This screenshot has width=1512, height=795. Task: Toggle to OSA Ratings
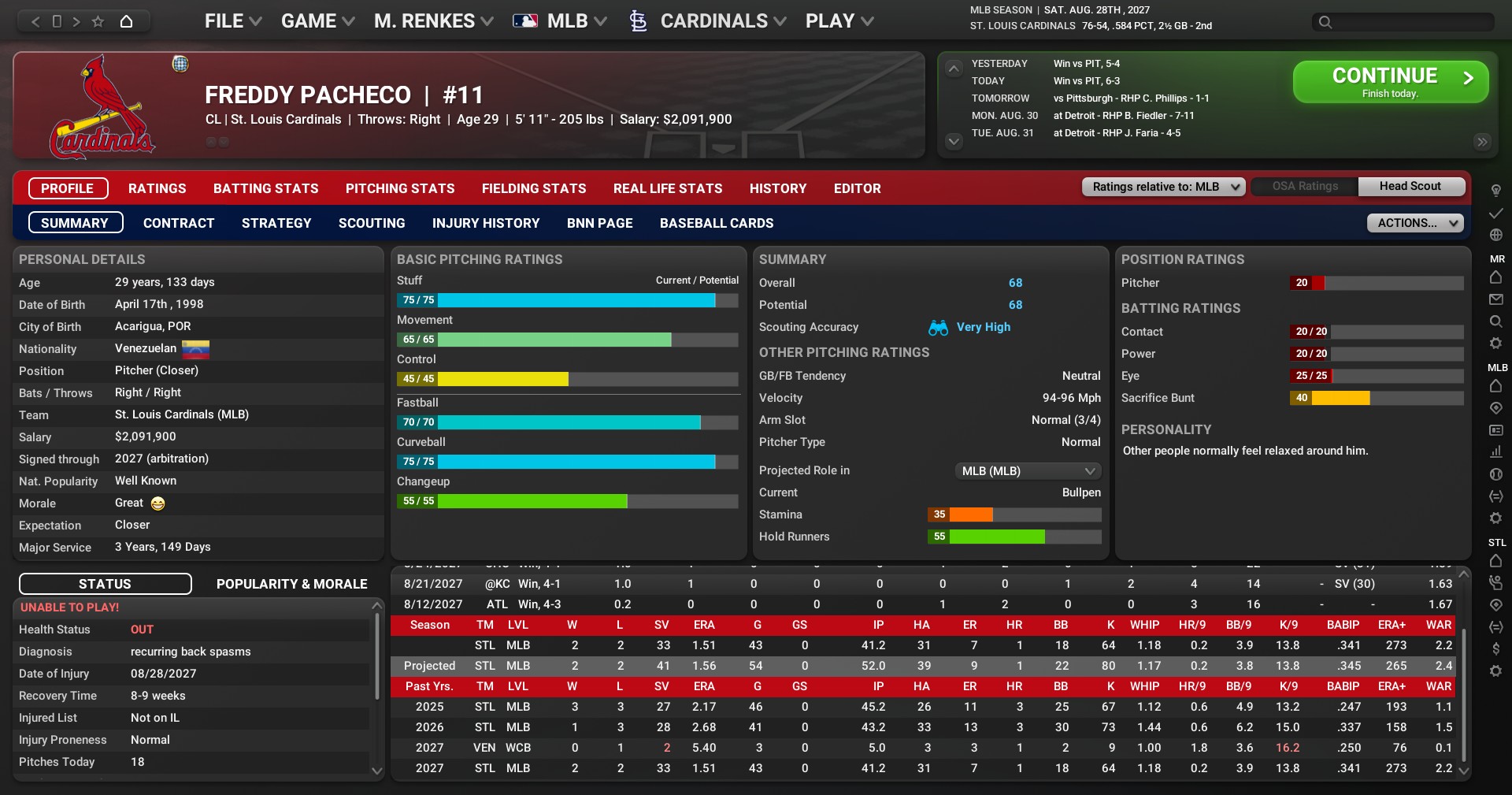point(1305,187)
